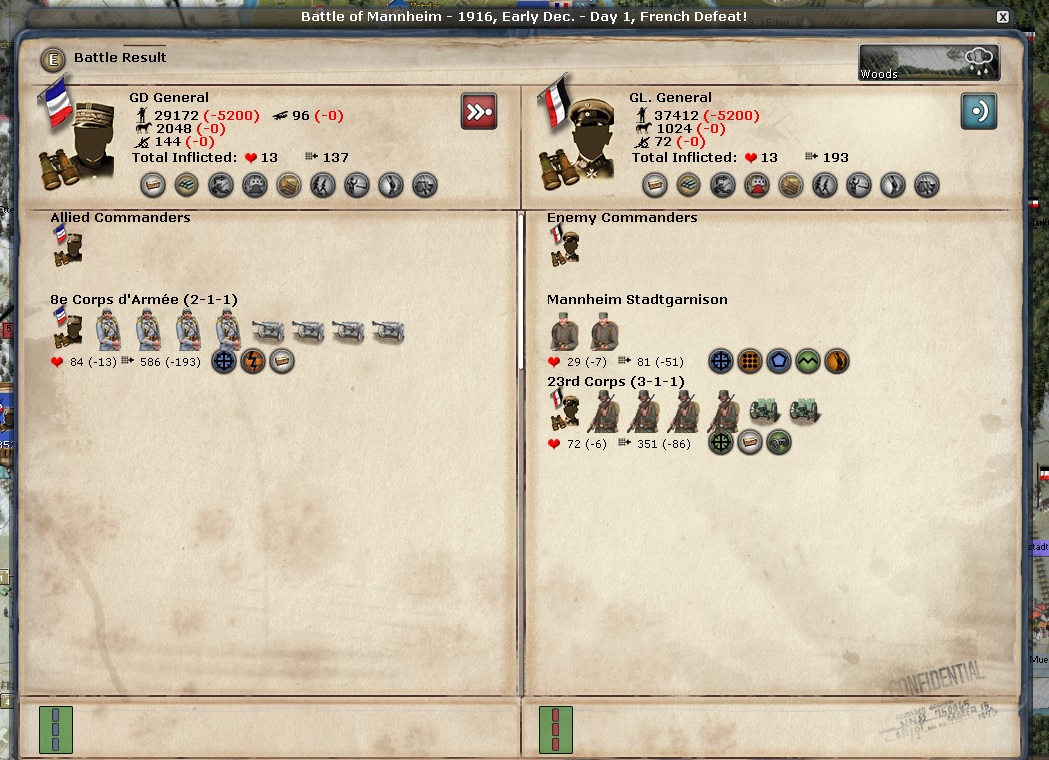Select the 8e Corps d'Armée commander icon
The image size is (1049, 760).
(x=68, y=328)
